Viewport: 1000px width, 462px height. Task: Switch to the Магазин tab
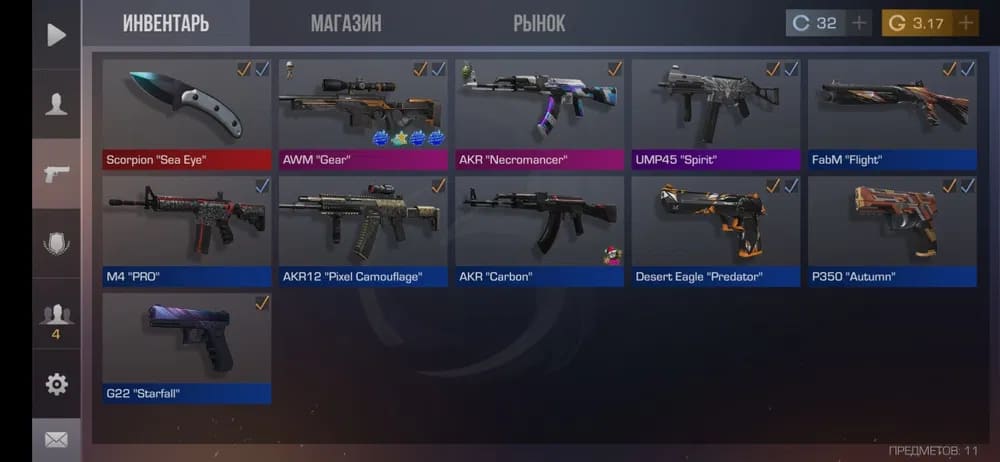pyautogui.click(x=346, y=23)
